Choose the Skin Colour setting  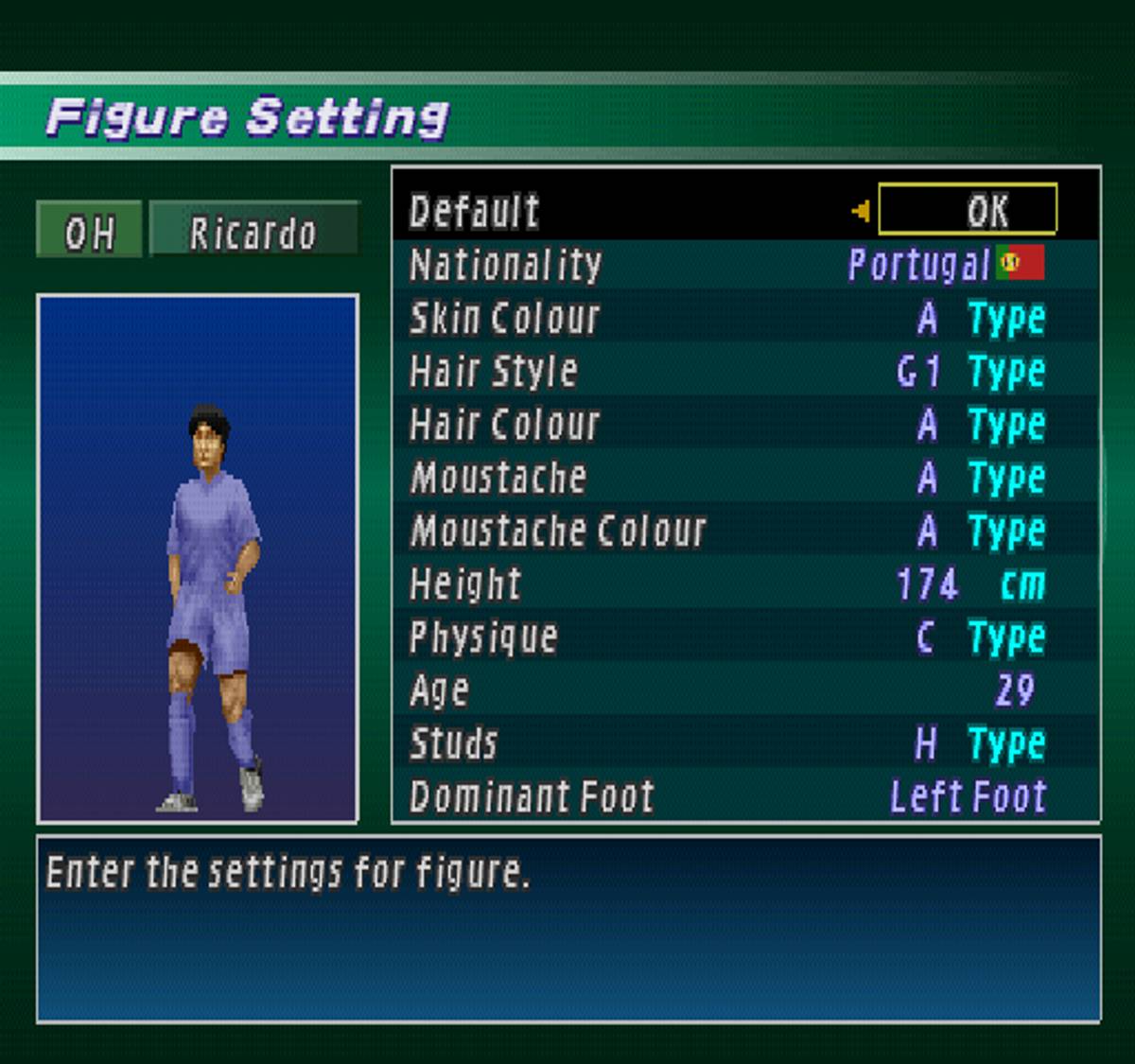745,318
